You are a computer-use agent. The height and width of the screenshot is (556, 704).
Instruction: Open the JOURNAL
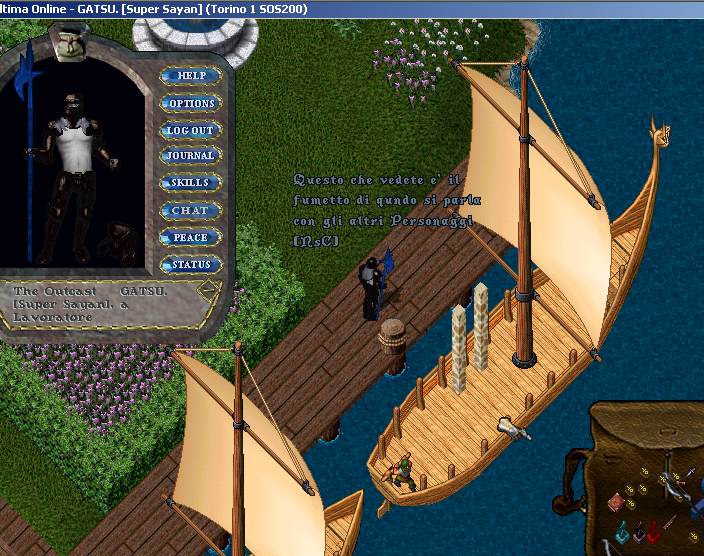tap(190, 156)
